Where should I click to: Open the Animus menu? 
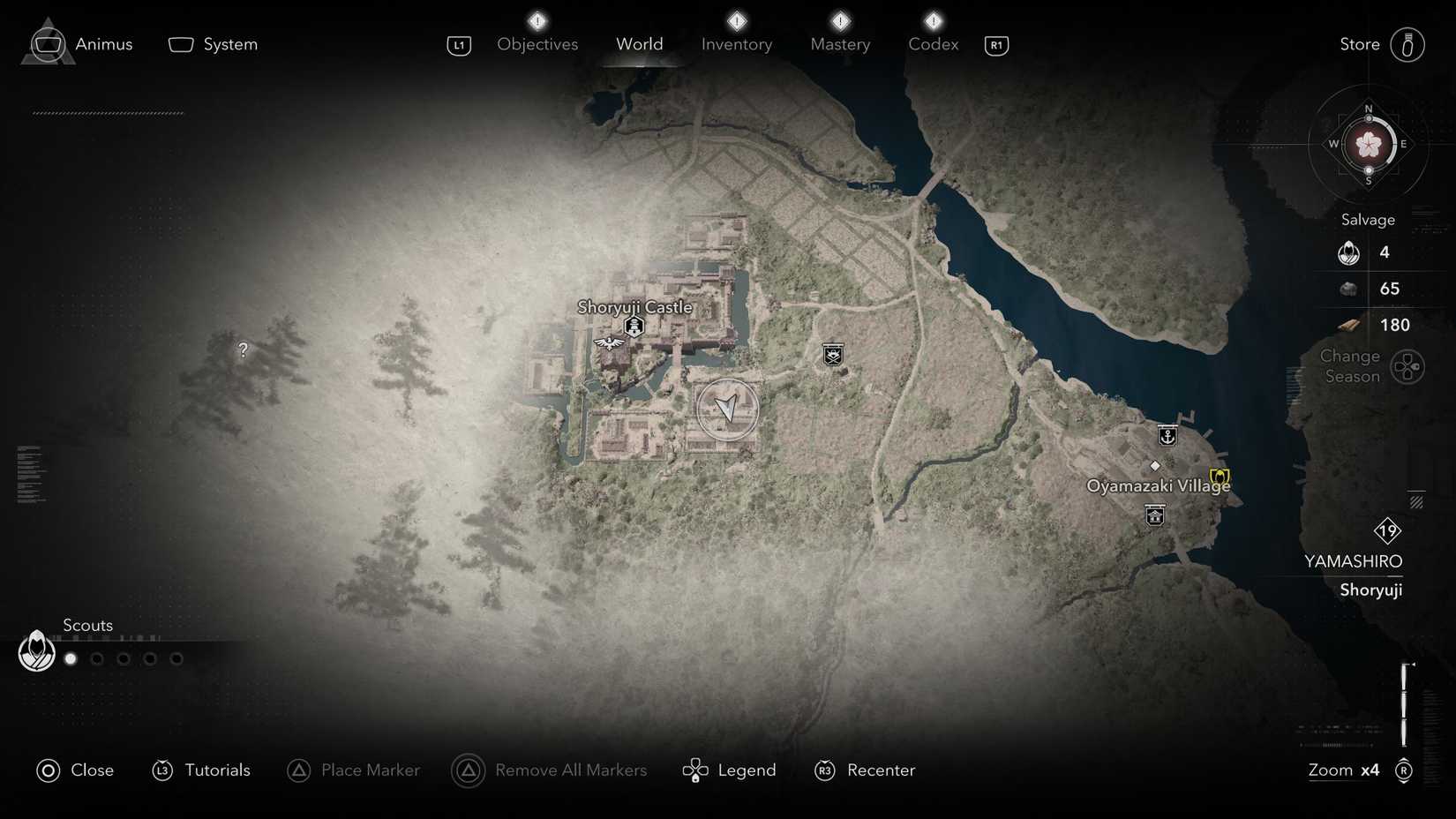click(81, 44)
